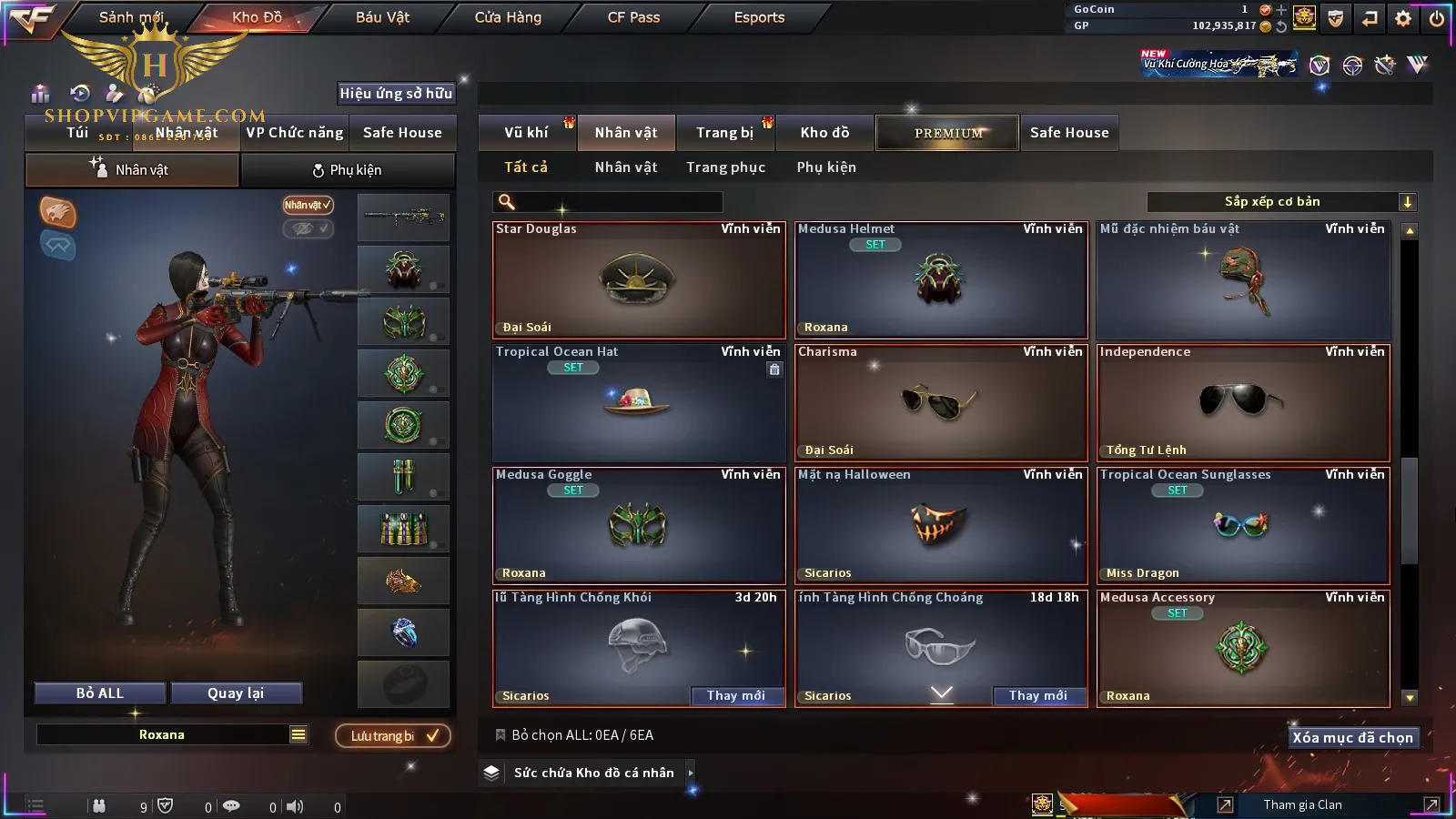This screenshot has width=1456, height=819.
Task: Open the PREMIUM tab
Action: 947,133
